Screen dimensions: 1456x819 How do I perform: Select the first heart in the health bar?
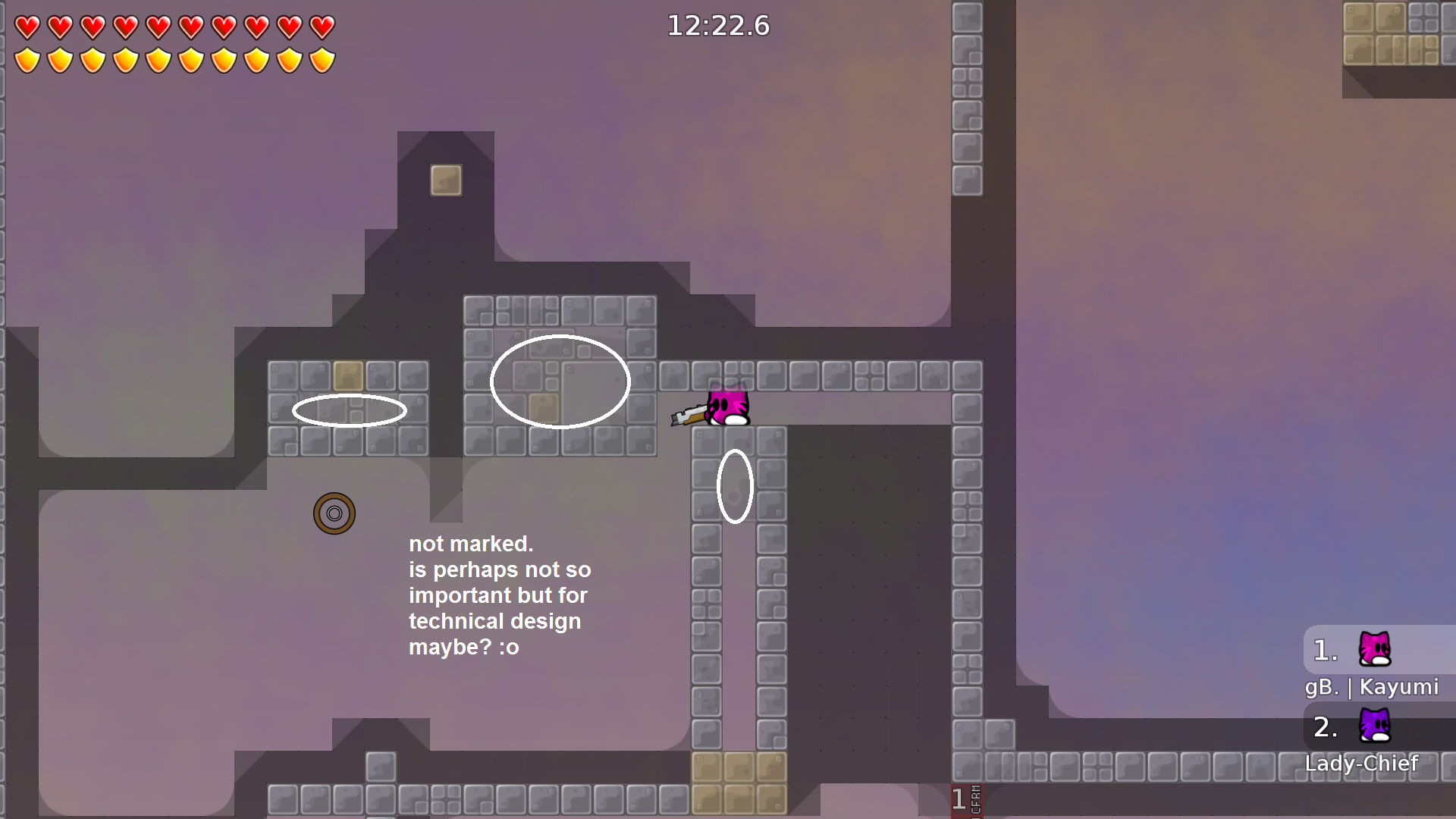click(x=27, y=27)
